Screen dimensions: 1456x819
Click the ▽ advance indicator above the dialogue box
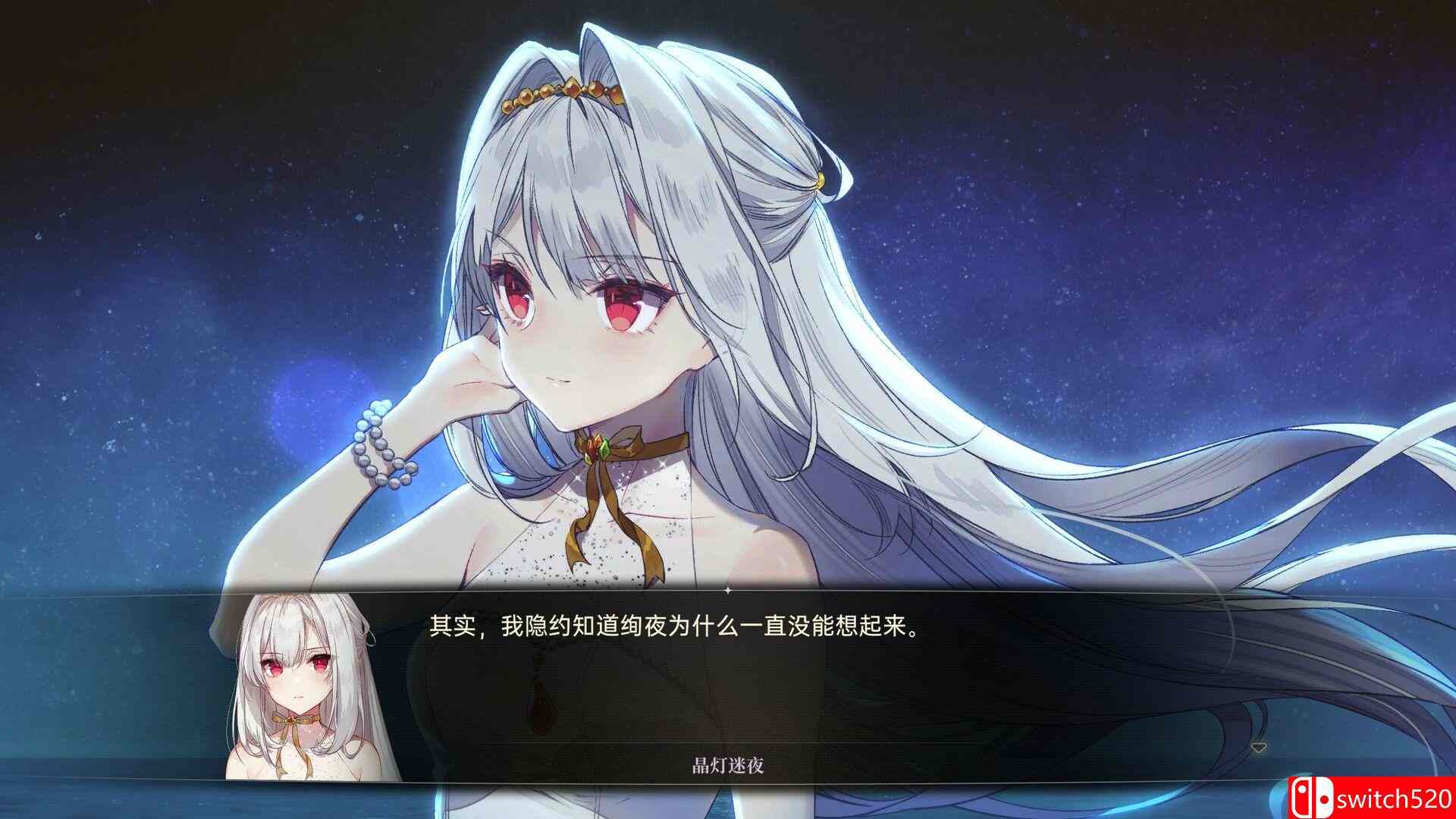pyautogui.click(x=1259, y=748)
